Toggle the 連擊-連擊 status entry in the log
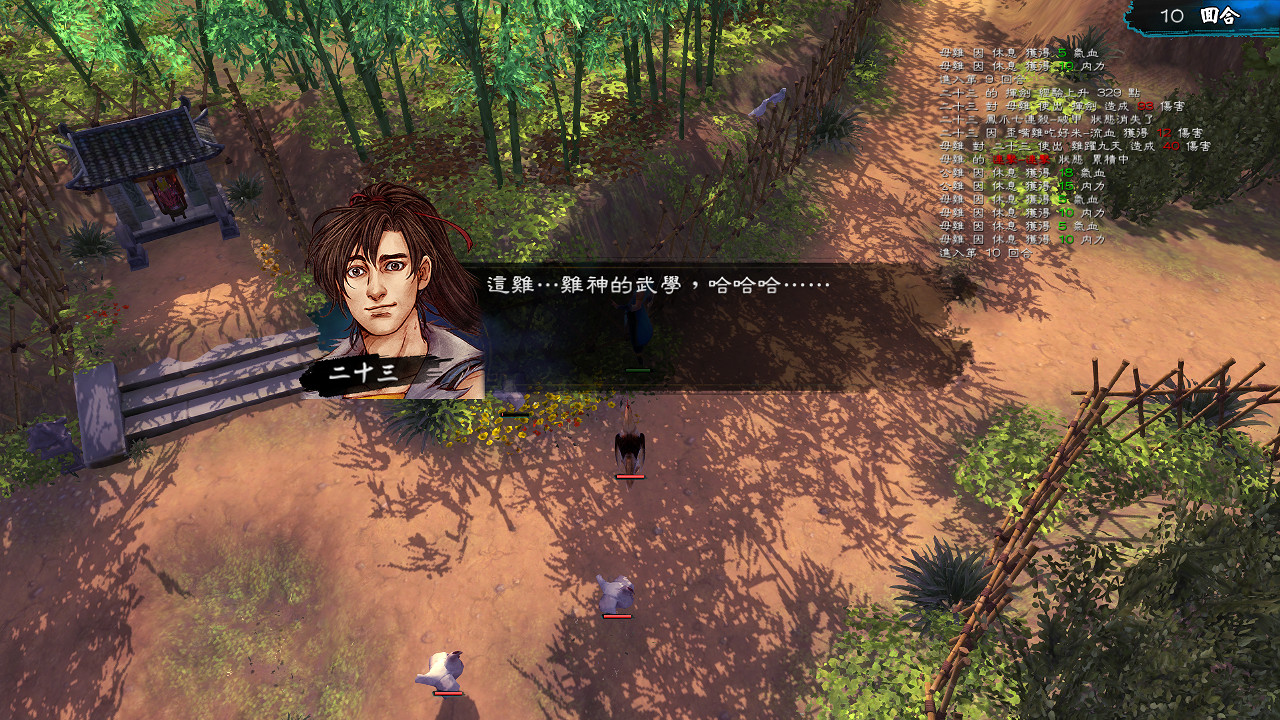The height and width of the screenshot is (720, 1280). [x=1021, y=159]
